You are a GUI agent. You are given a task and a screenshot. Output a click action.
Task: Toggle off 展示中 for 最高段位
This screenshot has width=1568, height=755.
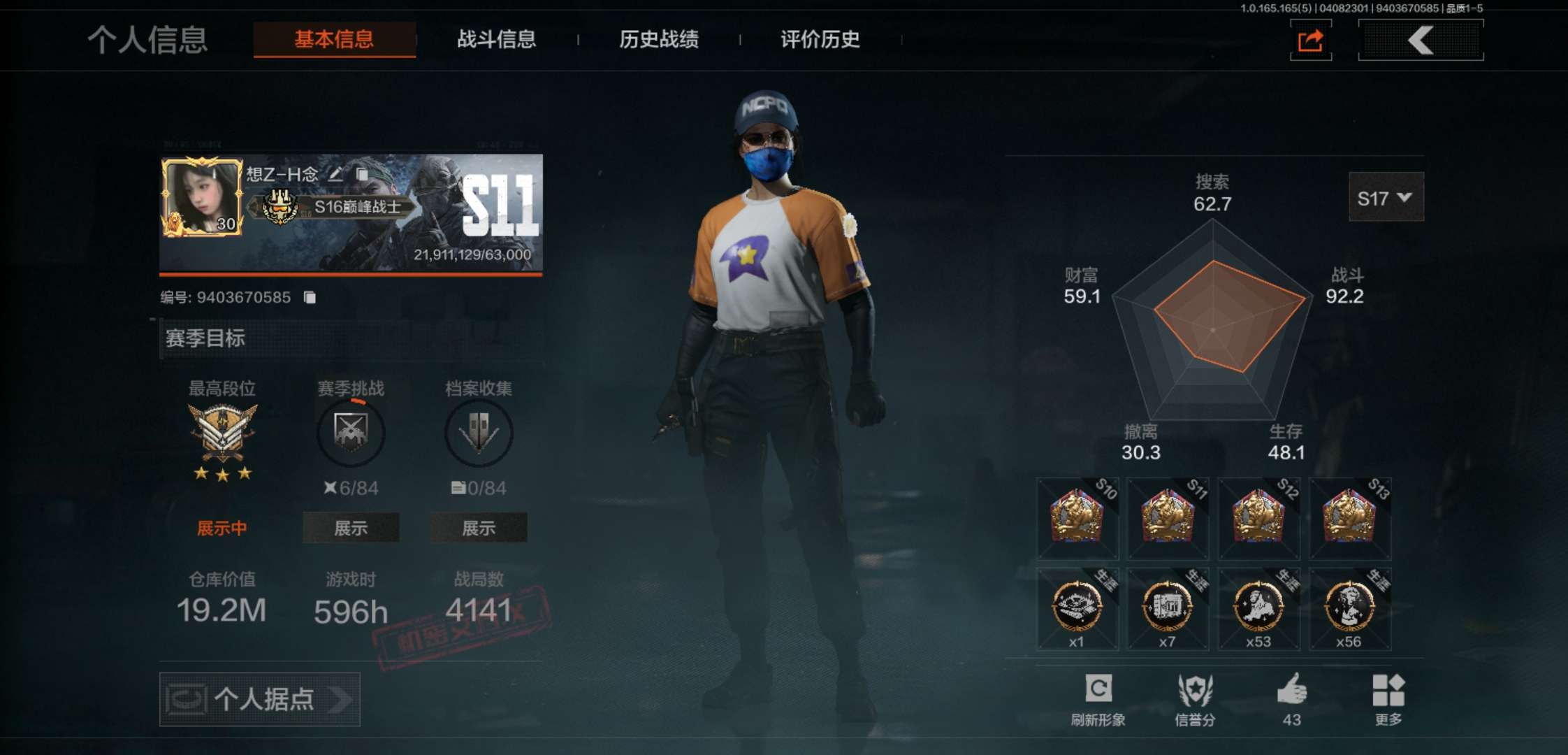pyautogui.click(x=222, y=528)
